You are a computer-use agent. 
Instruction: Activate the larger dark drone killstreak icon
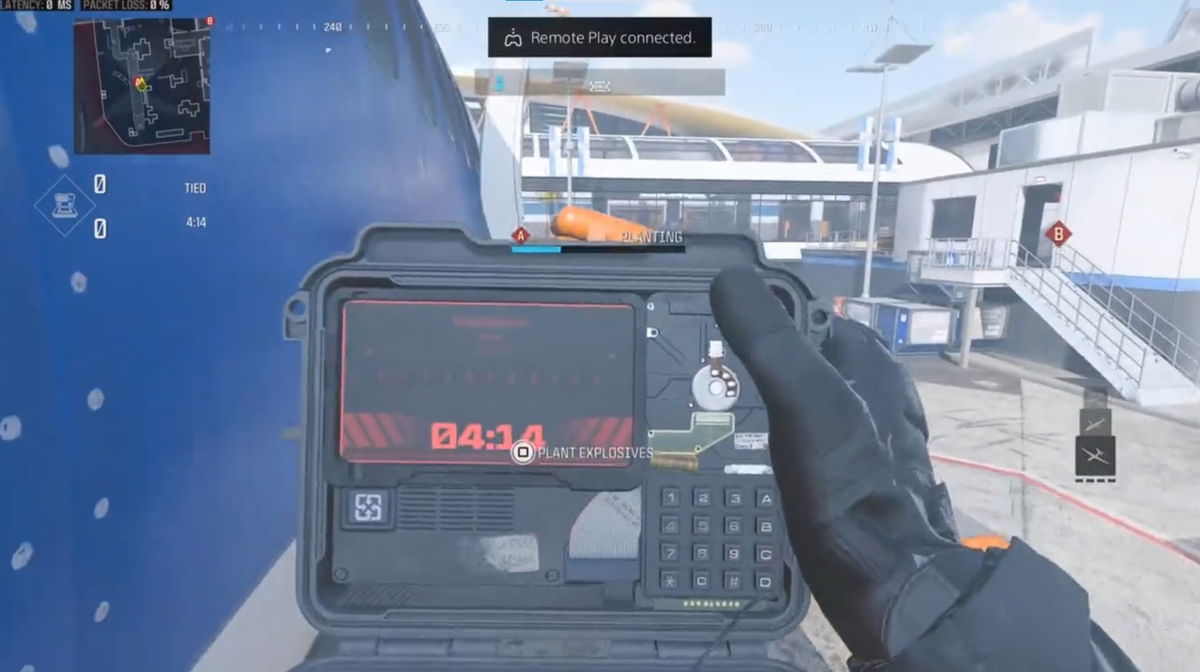[x=1095, y=456]
